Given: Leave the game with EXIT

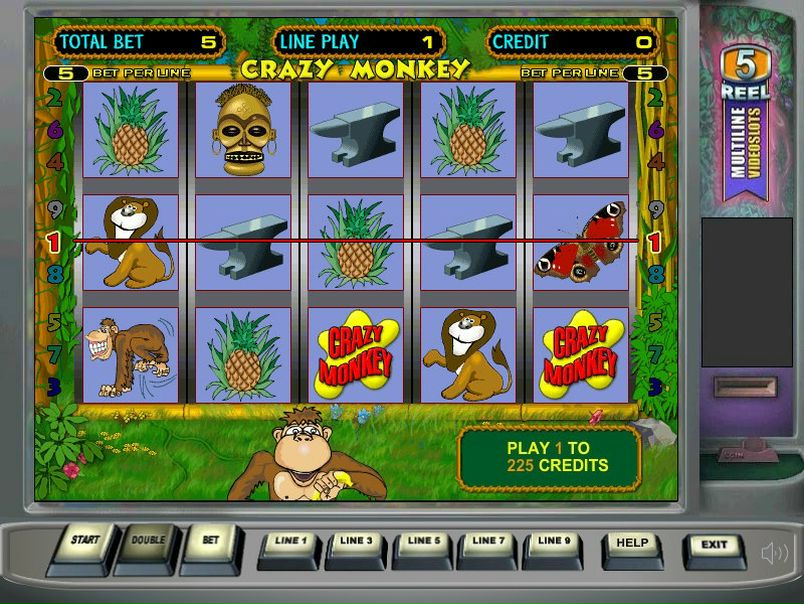Looking at the screenshot, I should (x=714, y=549).
